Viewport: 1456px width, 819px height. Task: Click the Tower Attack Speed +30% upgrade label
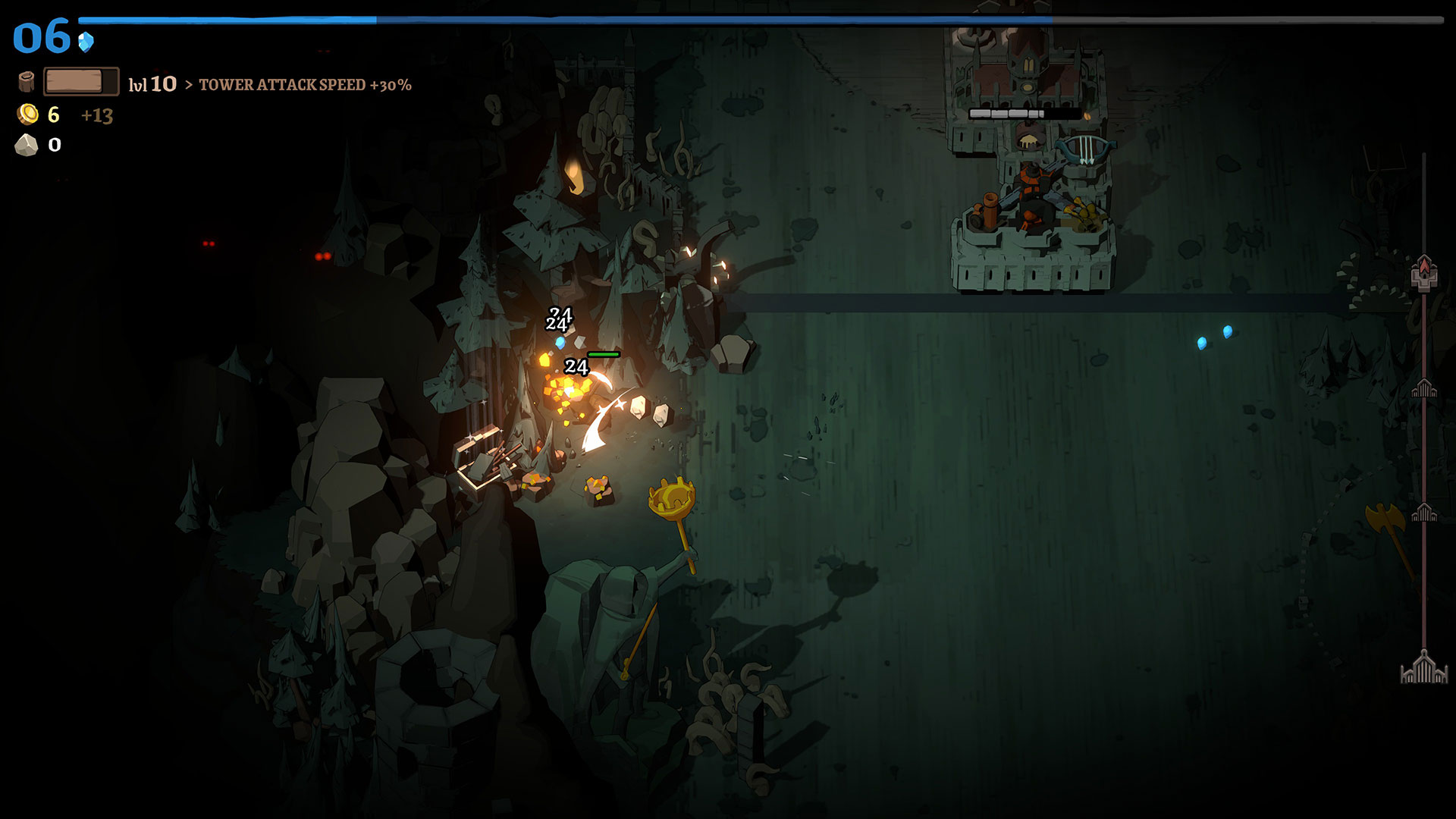pyautogui.click(x=305, y=85)
